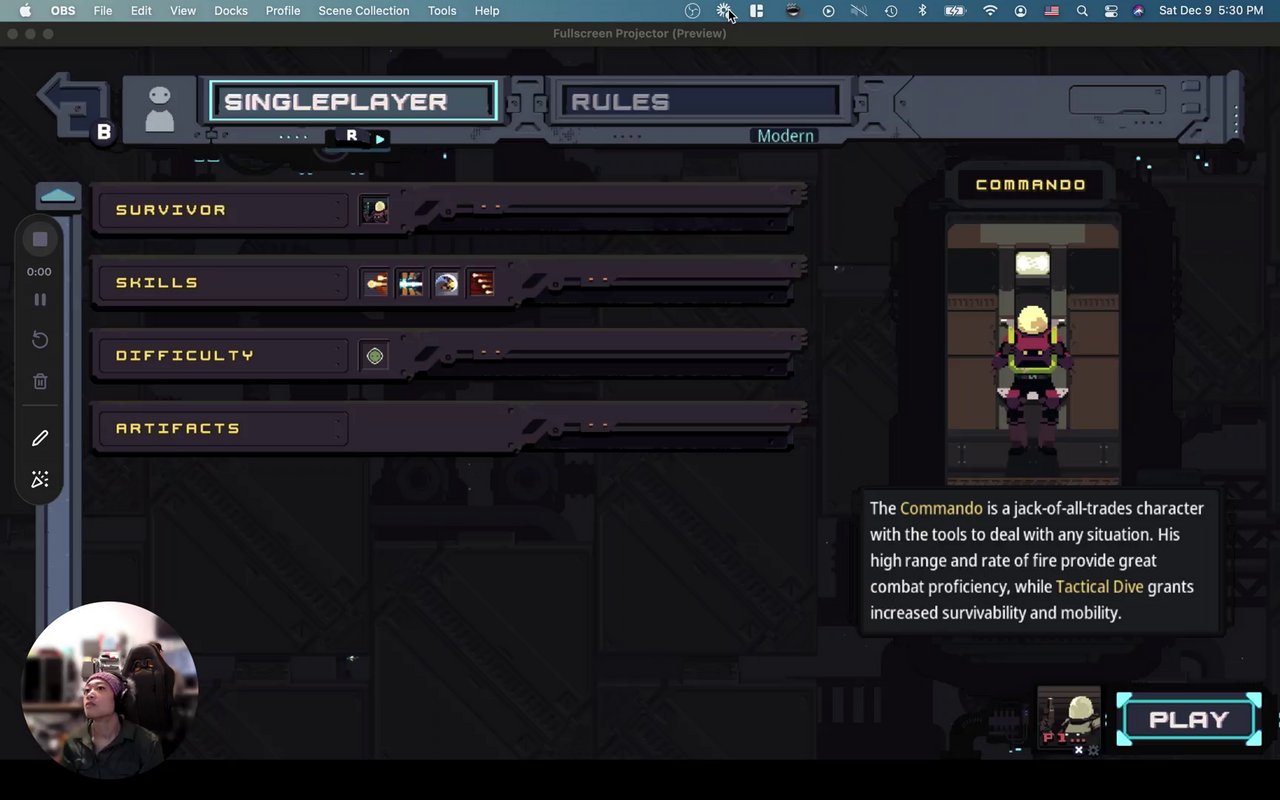Go back using the arrow button

(70, 104)
